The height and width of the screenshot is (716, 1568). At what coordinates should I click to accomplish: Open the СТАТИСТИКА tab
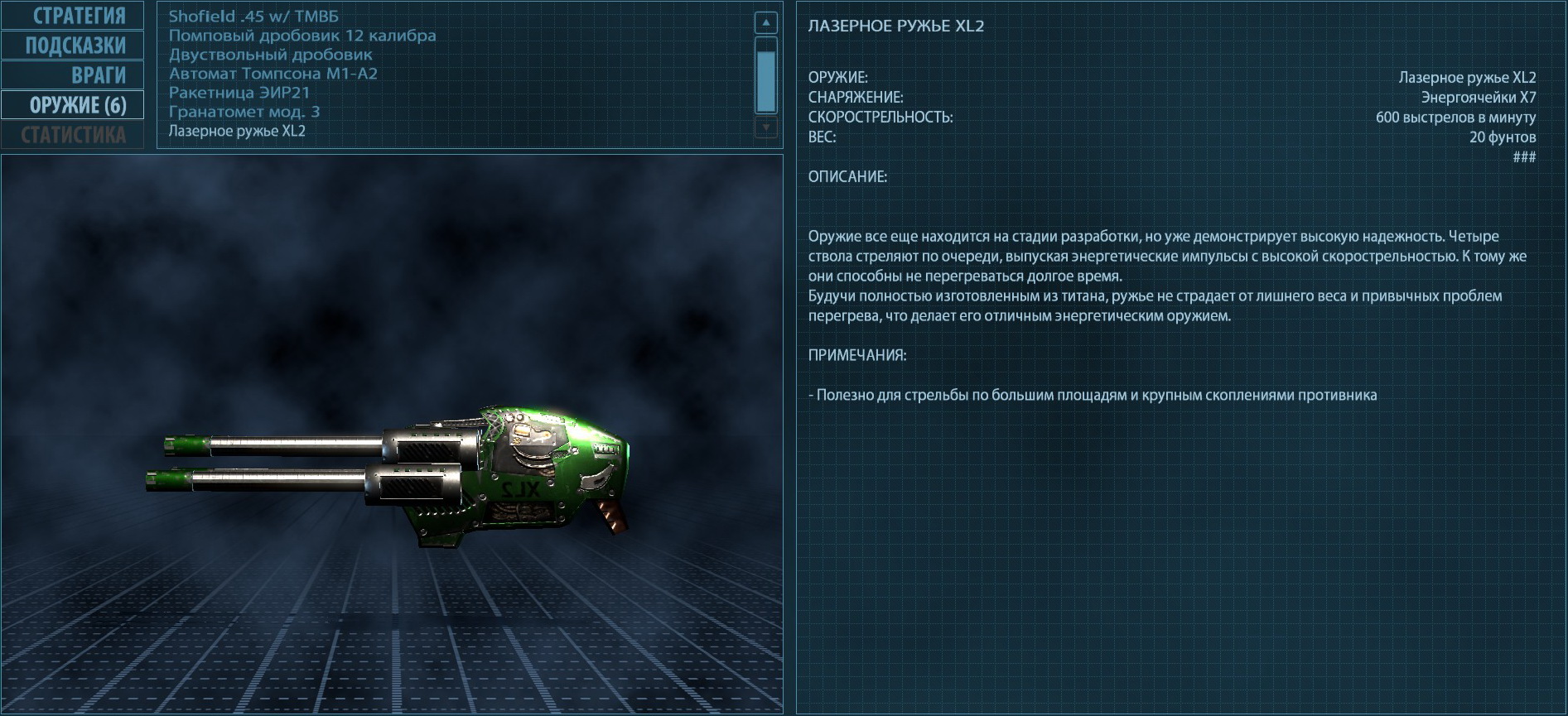tap(73, 135)
